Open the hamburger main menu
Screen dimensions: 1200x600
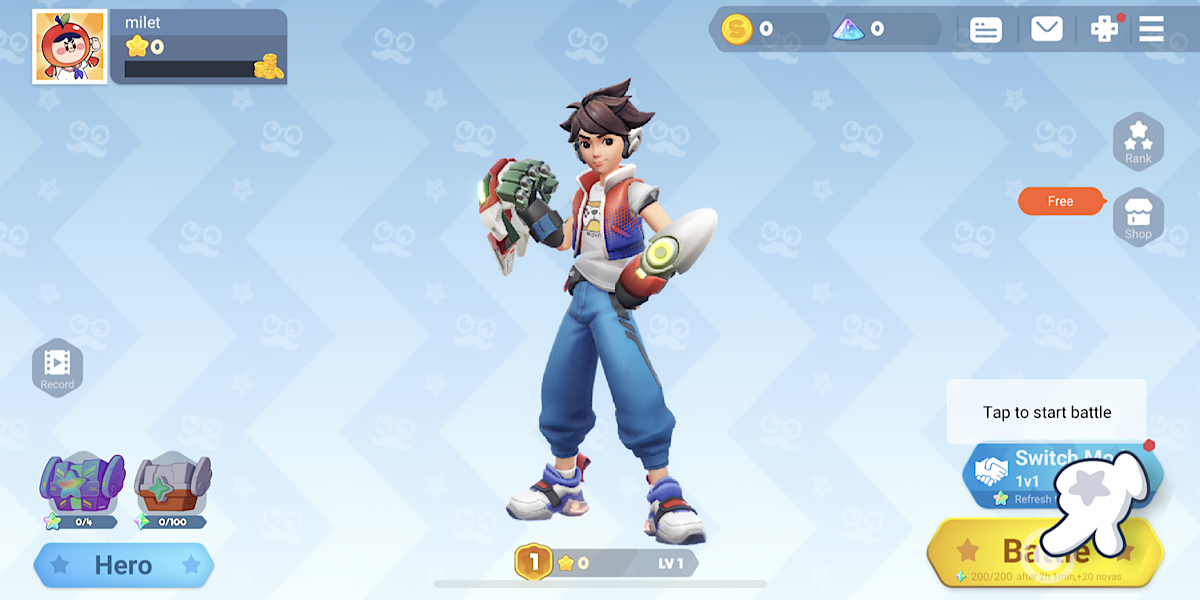1151,29
